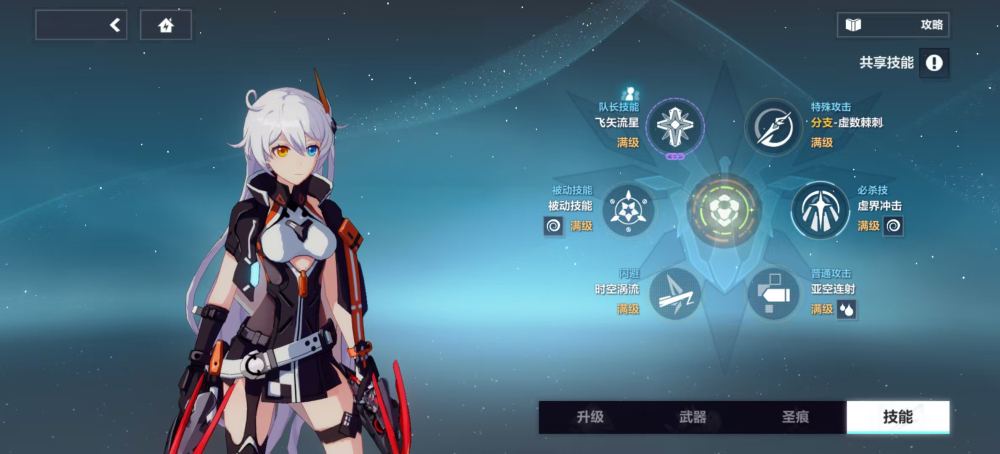This screenshot has height=454, width=1000.
Task: Switch to the 升级 tab
Action: point(590,417)
